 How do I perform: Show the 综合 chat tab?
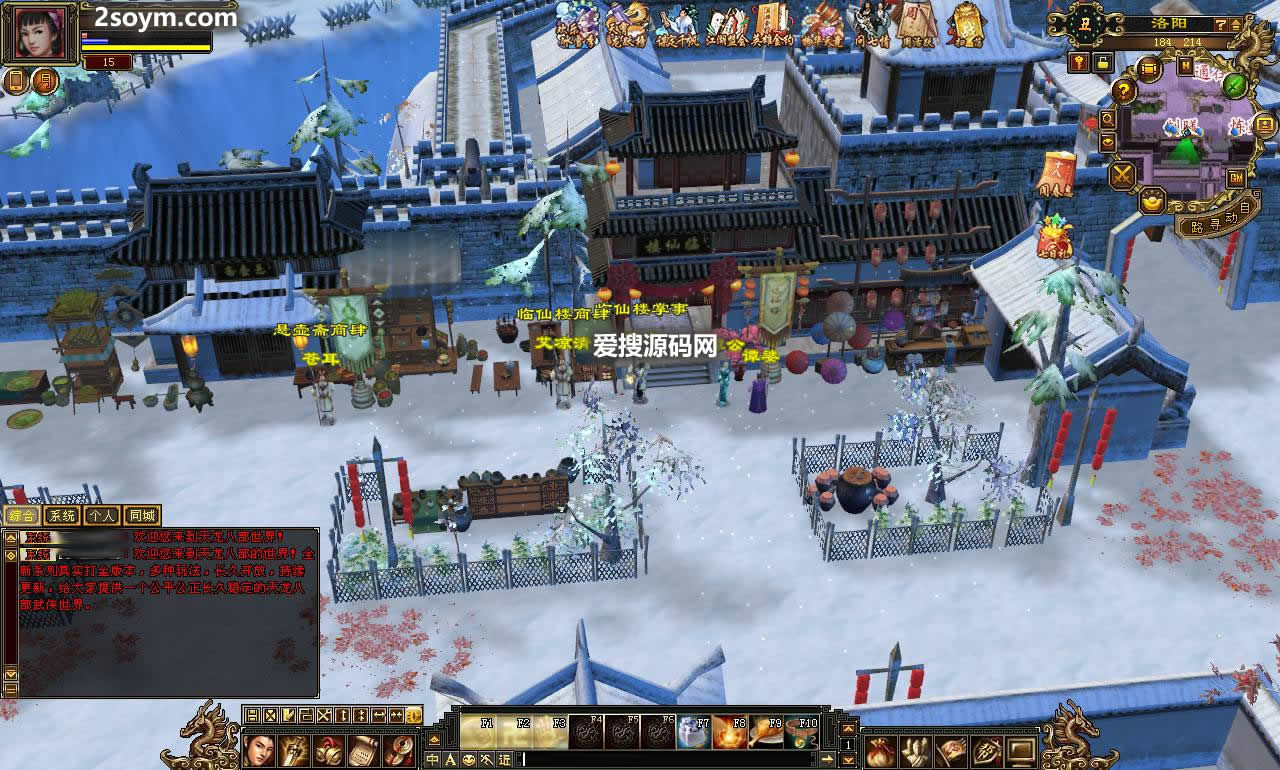coord(21,516)
